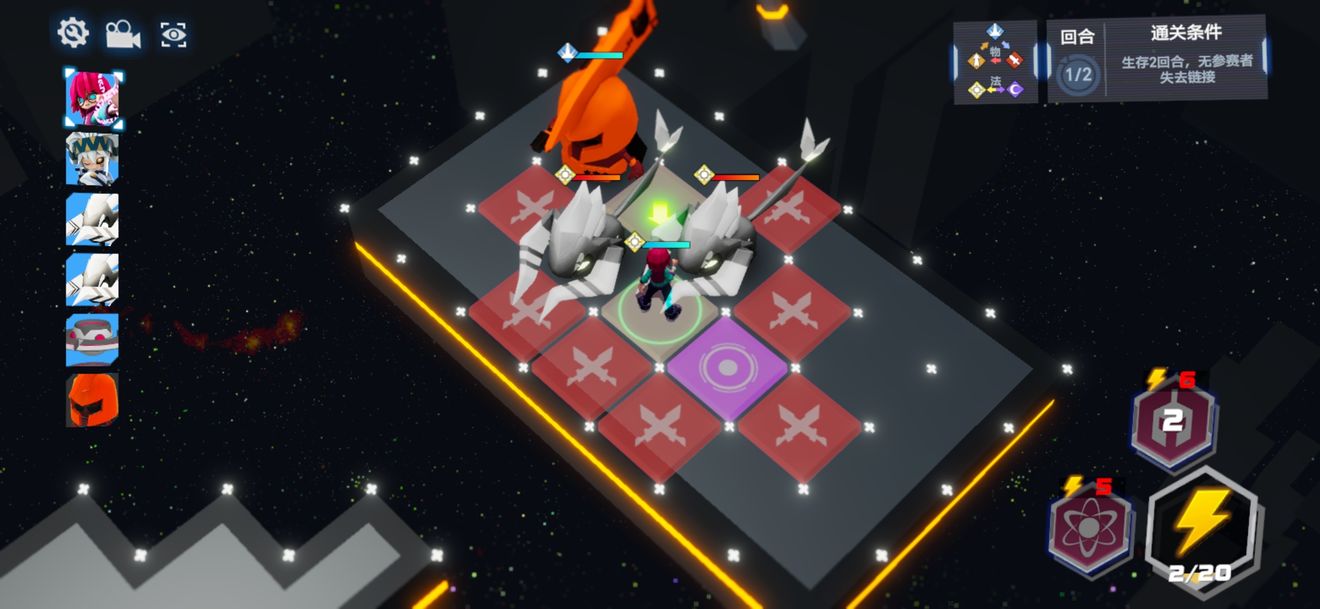Activate the wrench skill costing 6 energy
1320x609 pixels.
pyautogui.click(x=1173, y=421)
